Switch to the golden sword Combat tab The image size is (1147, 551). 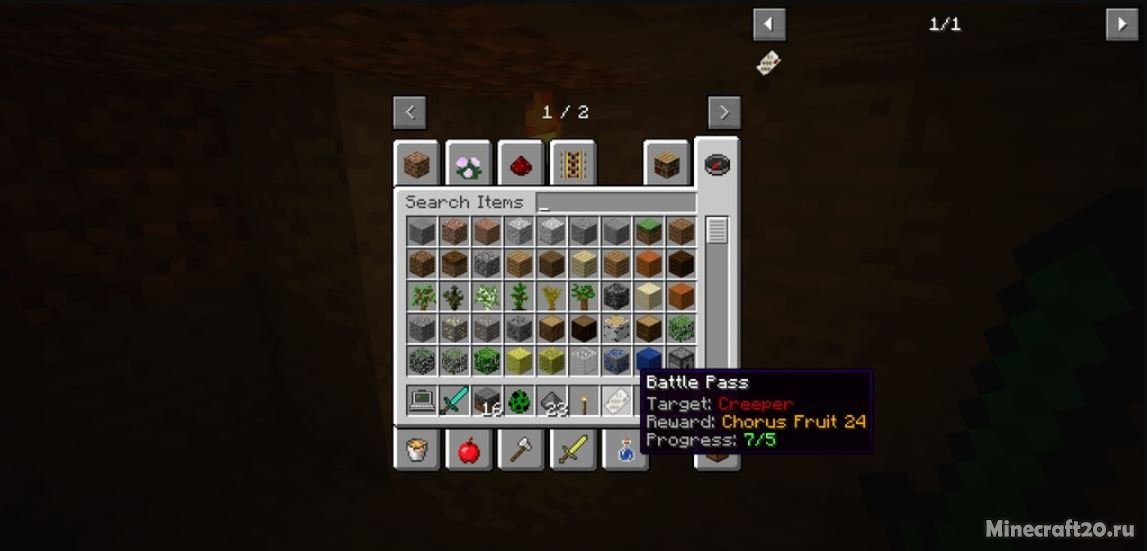(572, 450)
